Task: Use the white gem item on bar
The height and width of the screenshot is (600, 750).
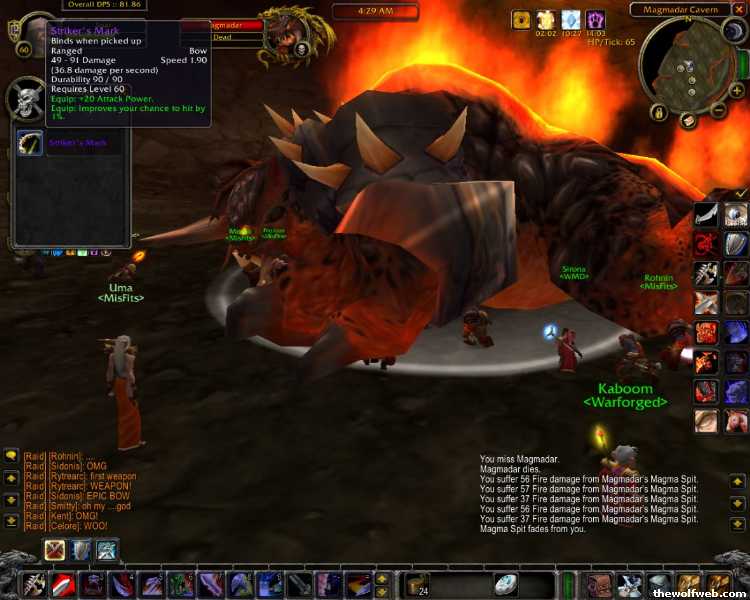Action: point(506,584)
